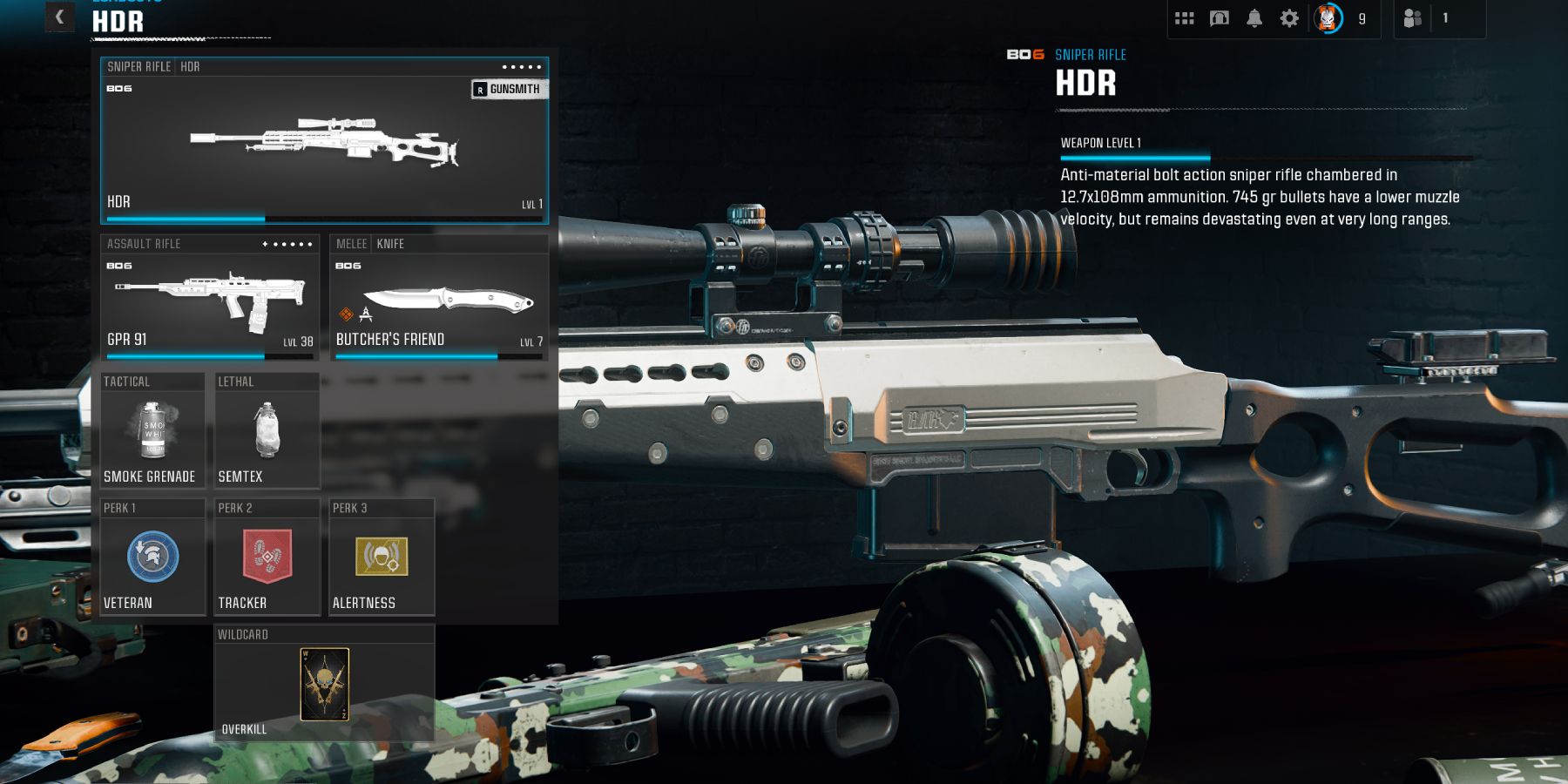The width and height of the screenshot is (1568, 784).
Task: Change the Alertness perk slot
Action: tap(382, 558)
